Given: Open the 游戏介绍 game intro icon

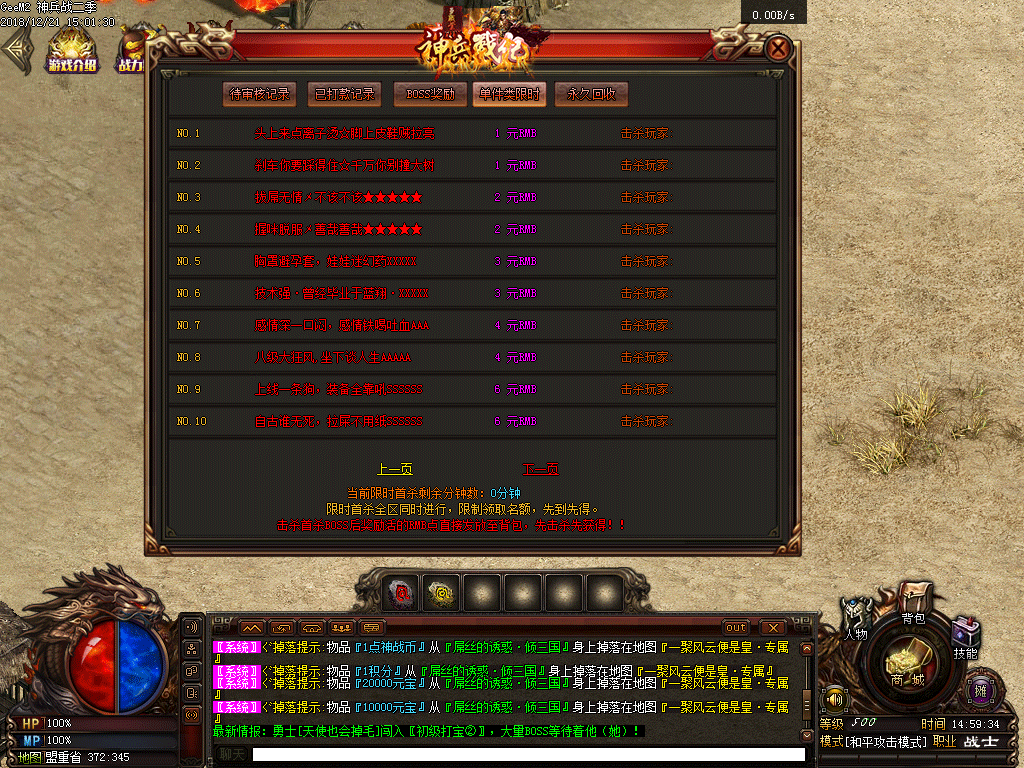Looking at the screenshot, I should [x=72, y=51].
